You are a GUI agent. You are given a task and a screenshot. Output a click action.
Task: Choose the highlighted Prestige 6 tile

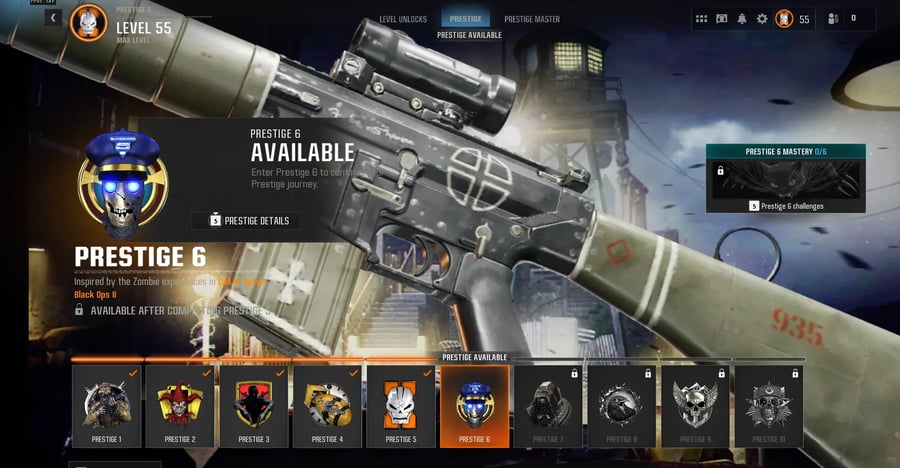tap(475, 405)
